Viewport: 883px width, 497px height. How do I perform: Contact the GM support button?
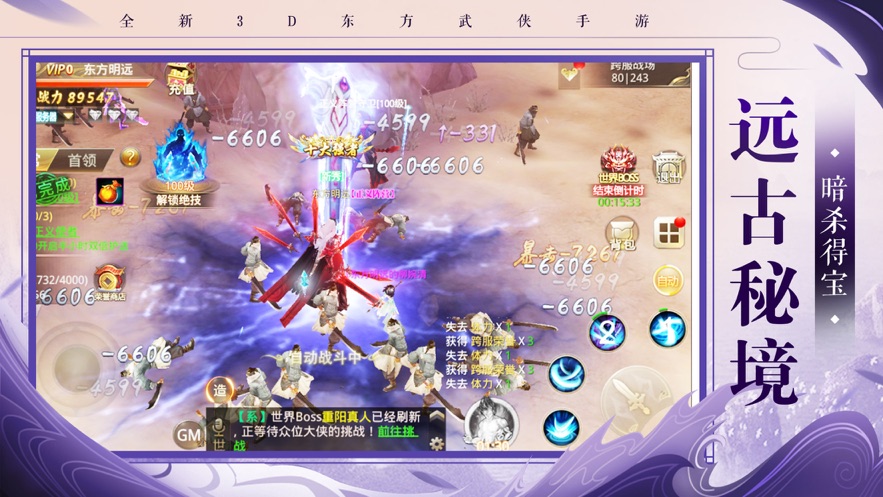tap(188, 433)
